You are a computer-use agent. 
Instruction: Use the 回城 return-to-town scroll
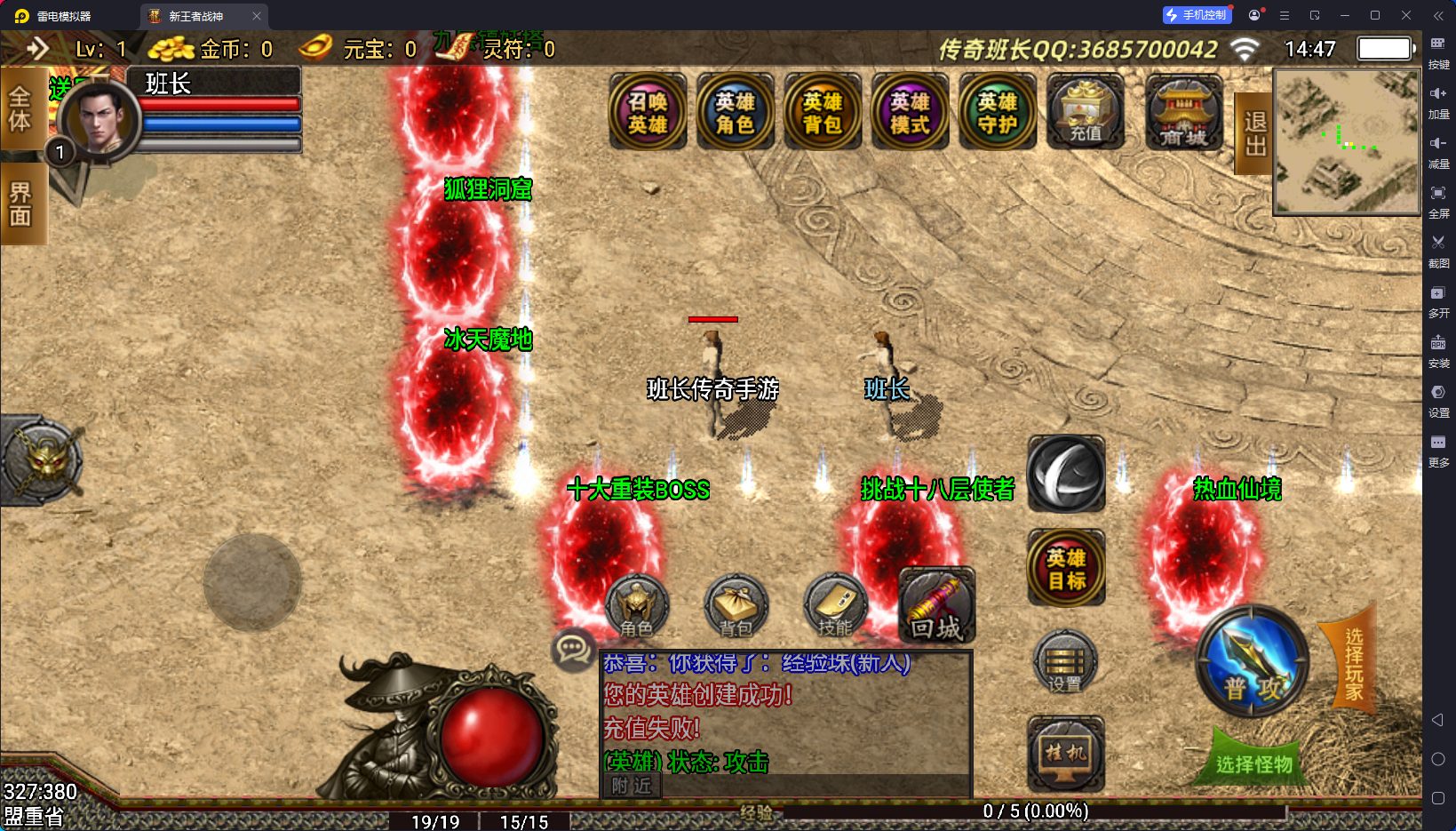pyautogui.click(x=936, y=607)
